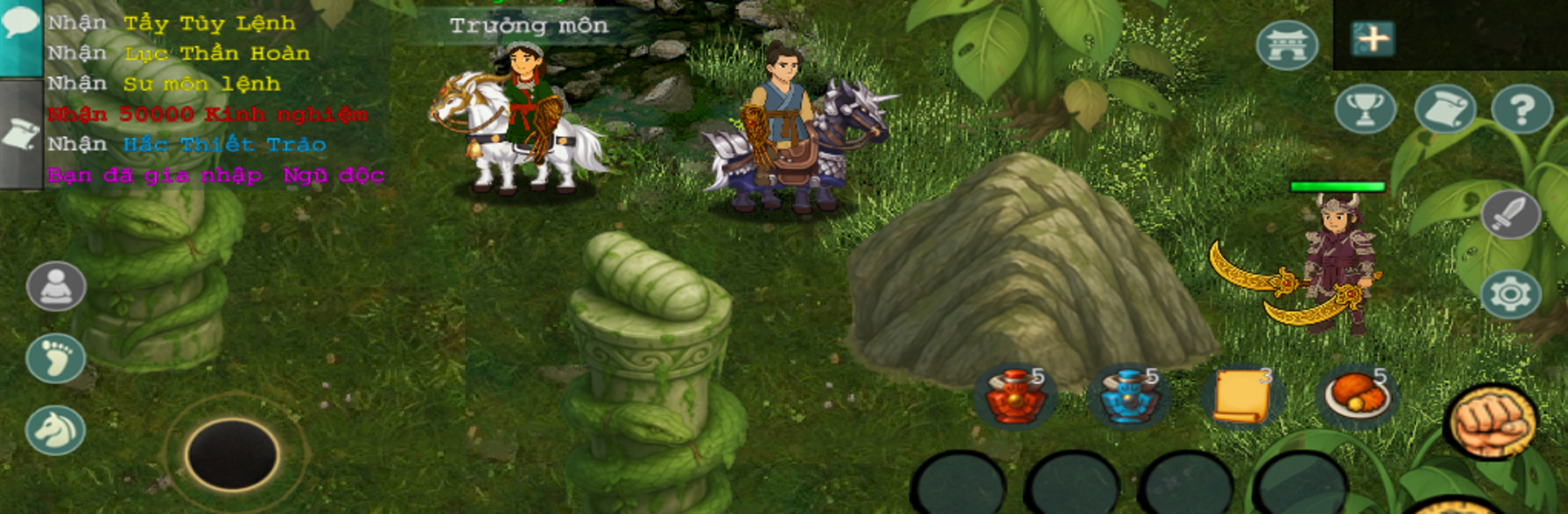
Task: Use the blue mana potion
Action: tap(1129, 397)
